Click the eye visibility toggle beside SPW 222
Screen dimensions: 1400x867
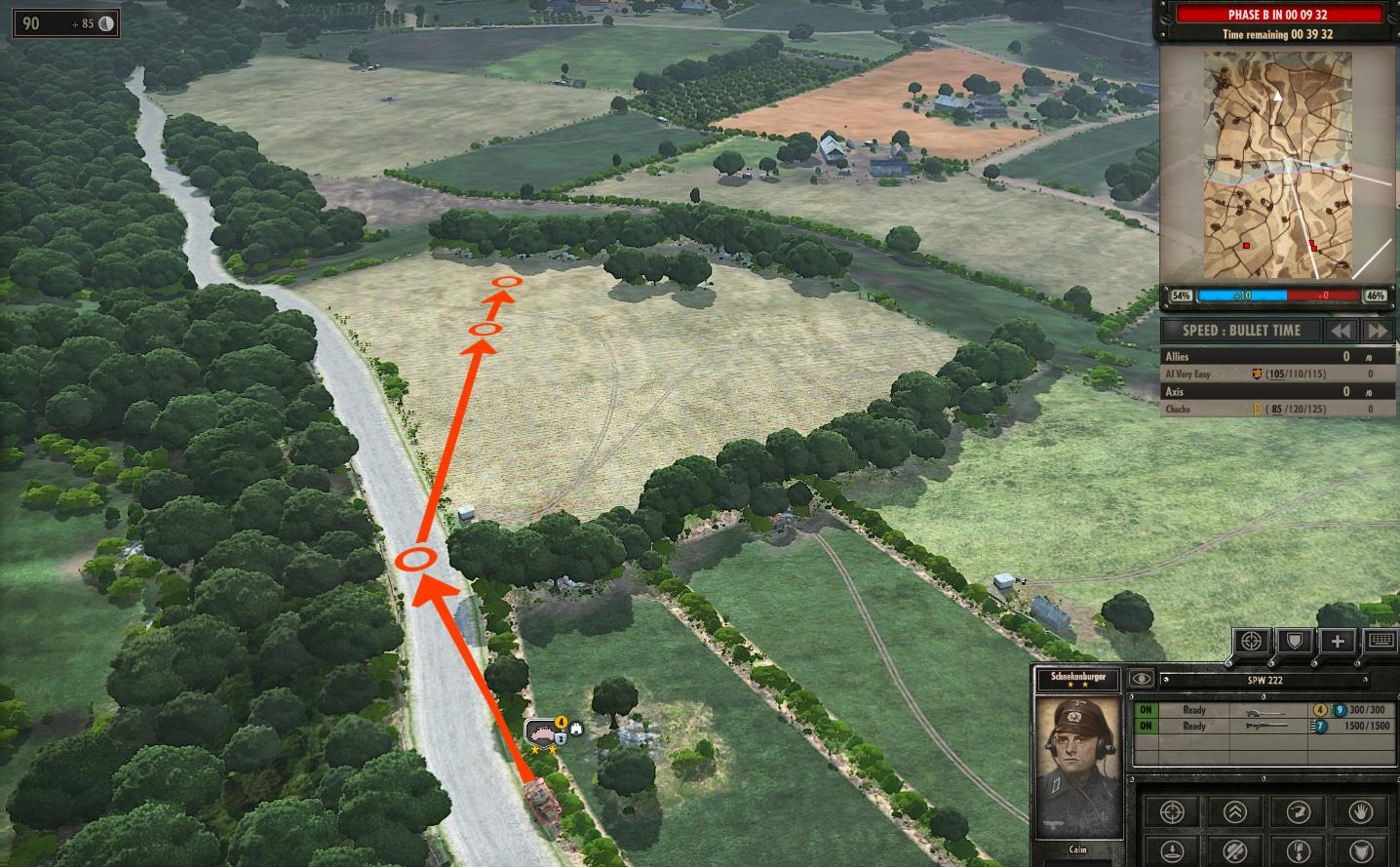tap(1142, 679)
